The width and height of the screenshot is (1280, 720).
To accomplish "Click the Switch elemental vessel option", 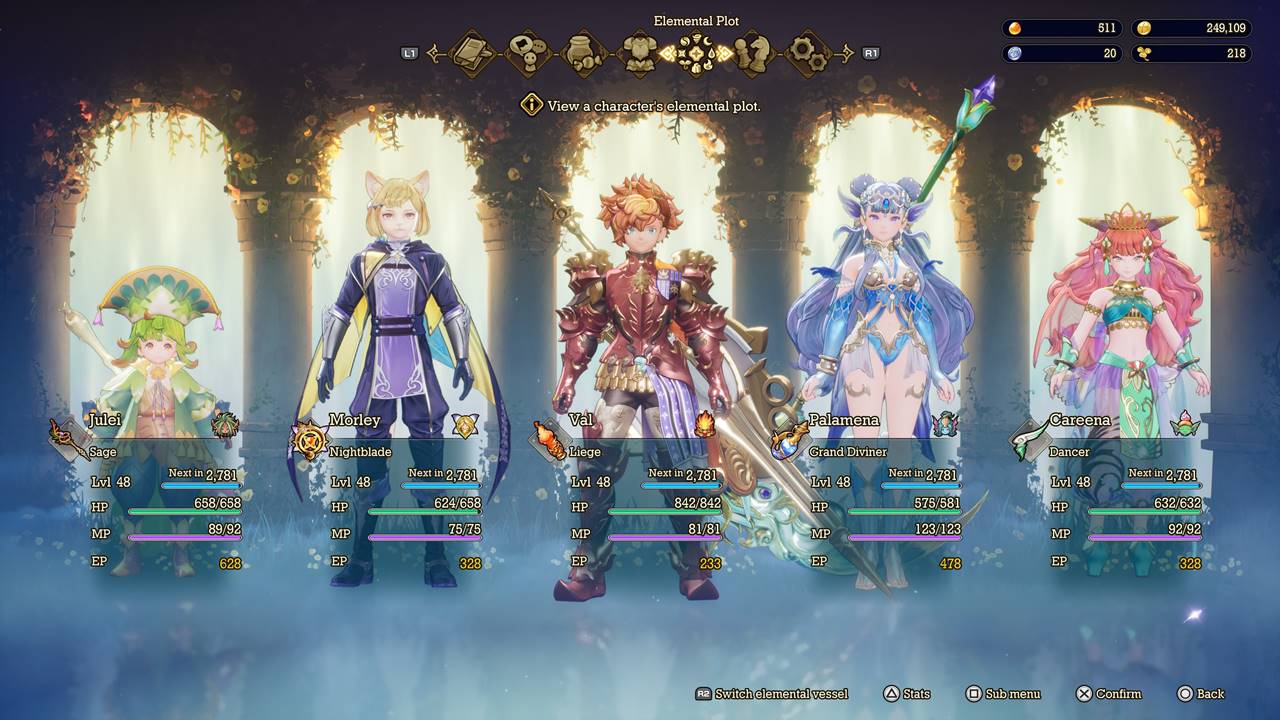I will click(x=771, y=694).
